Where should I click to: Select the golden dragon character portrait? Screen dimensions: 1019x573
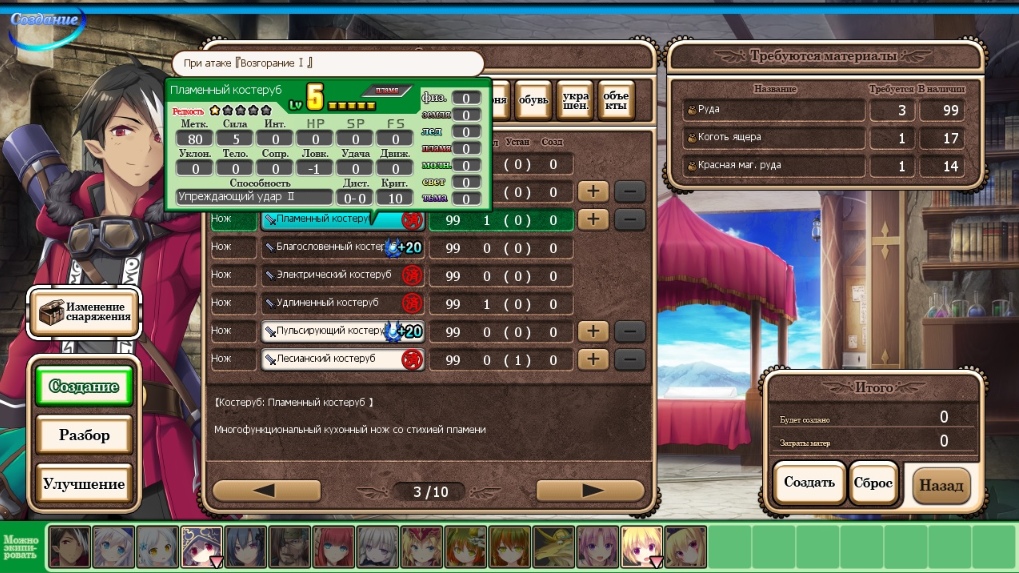tap(554, 546)
